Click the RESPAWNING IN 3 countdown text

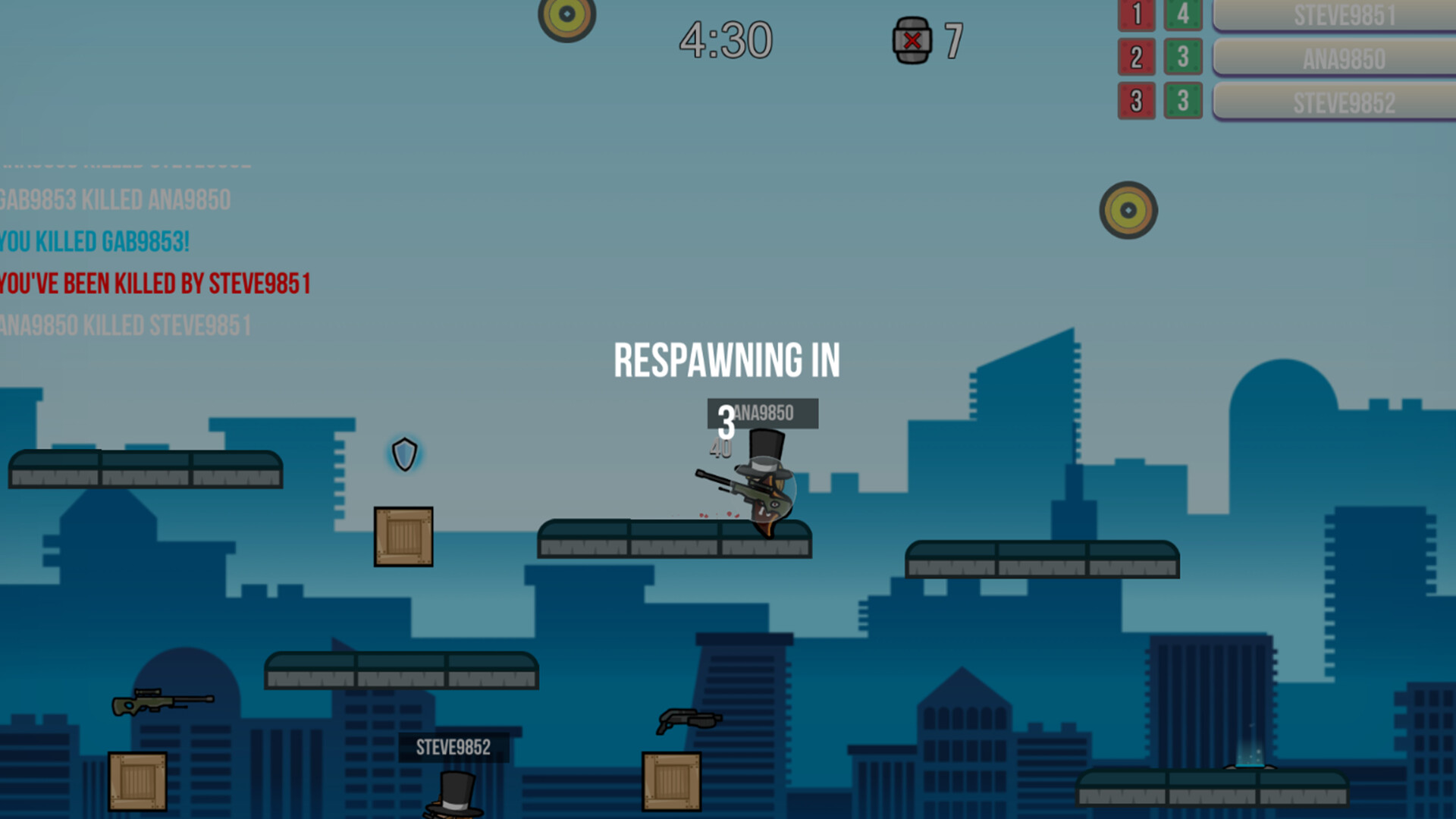[728, 362]
